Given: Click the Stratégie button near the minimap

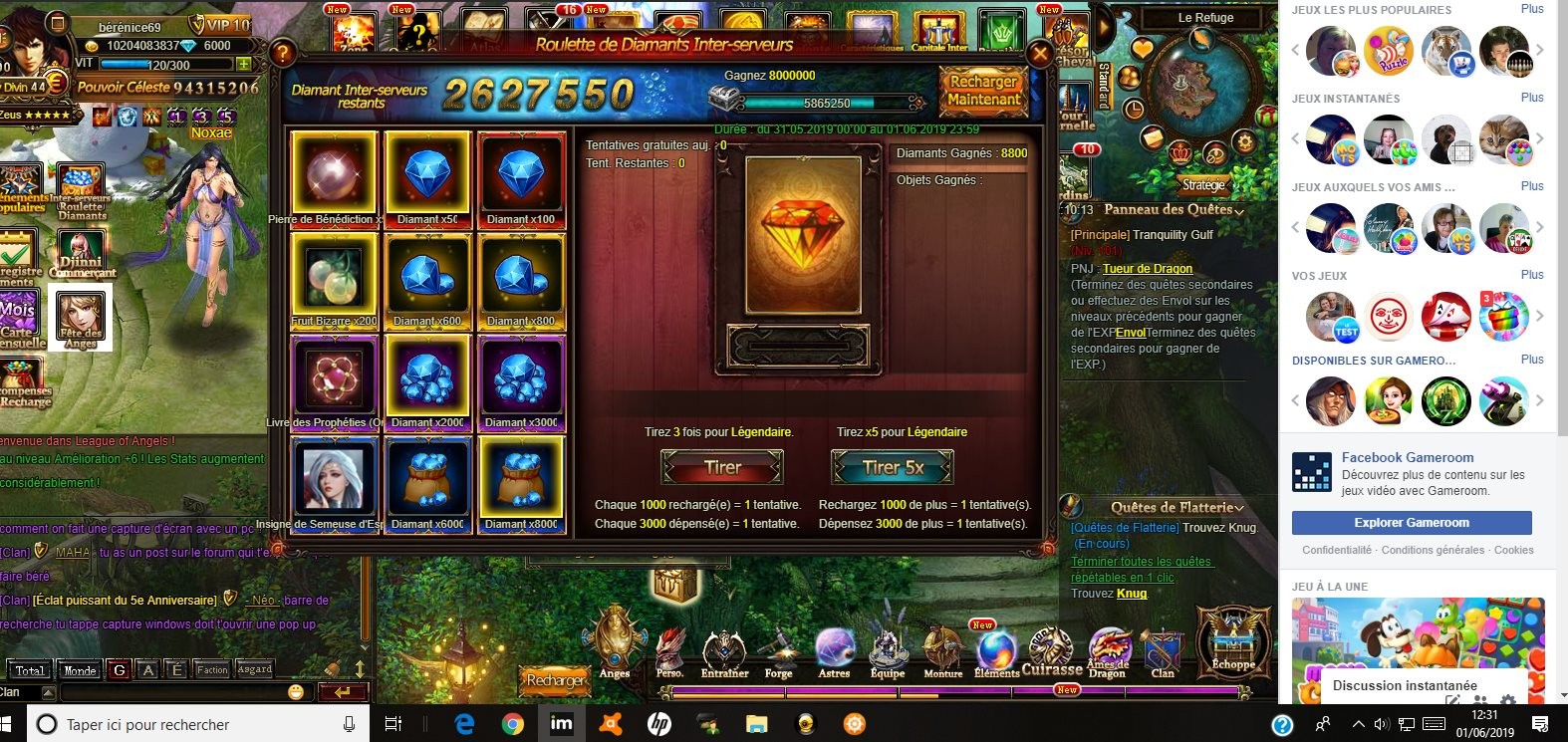Looking at the screenshot, I should 1203,185.
